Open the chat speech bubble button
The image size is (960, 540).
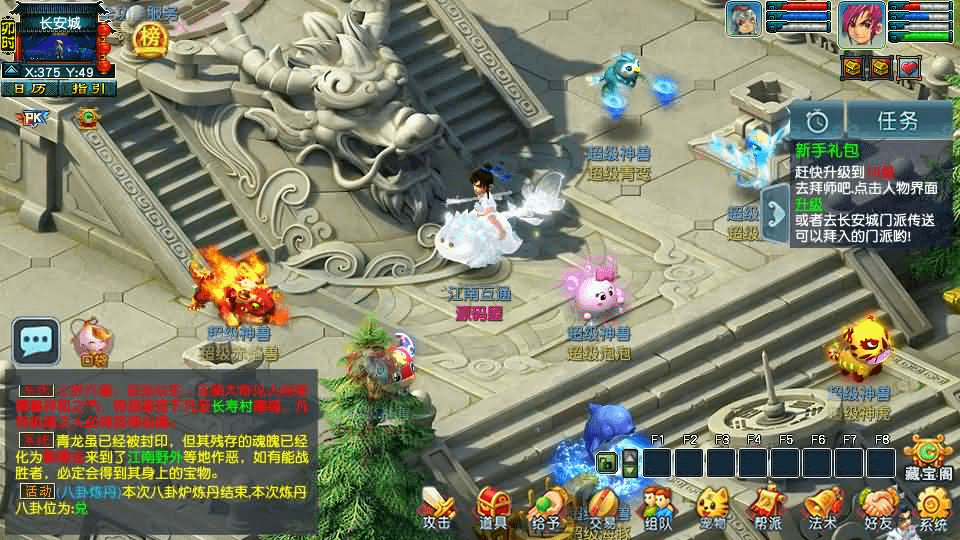click(x=35, y=341)
